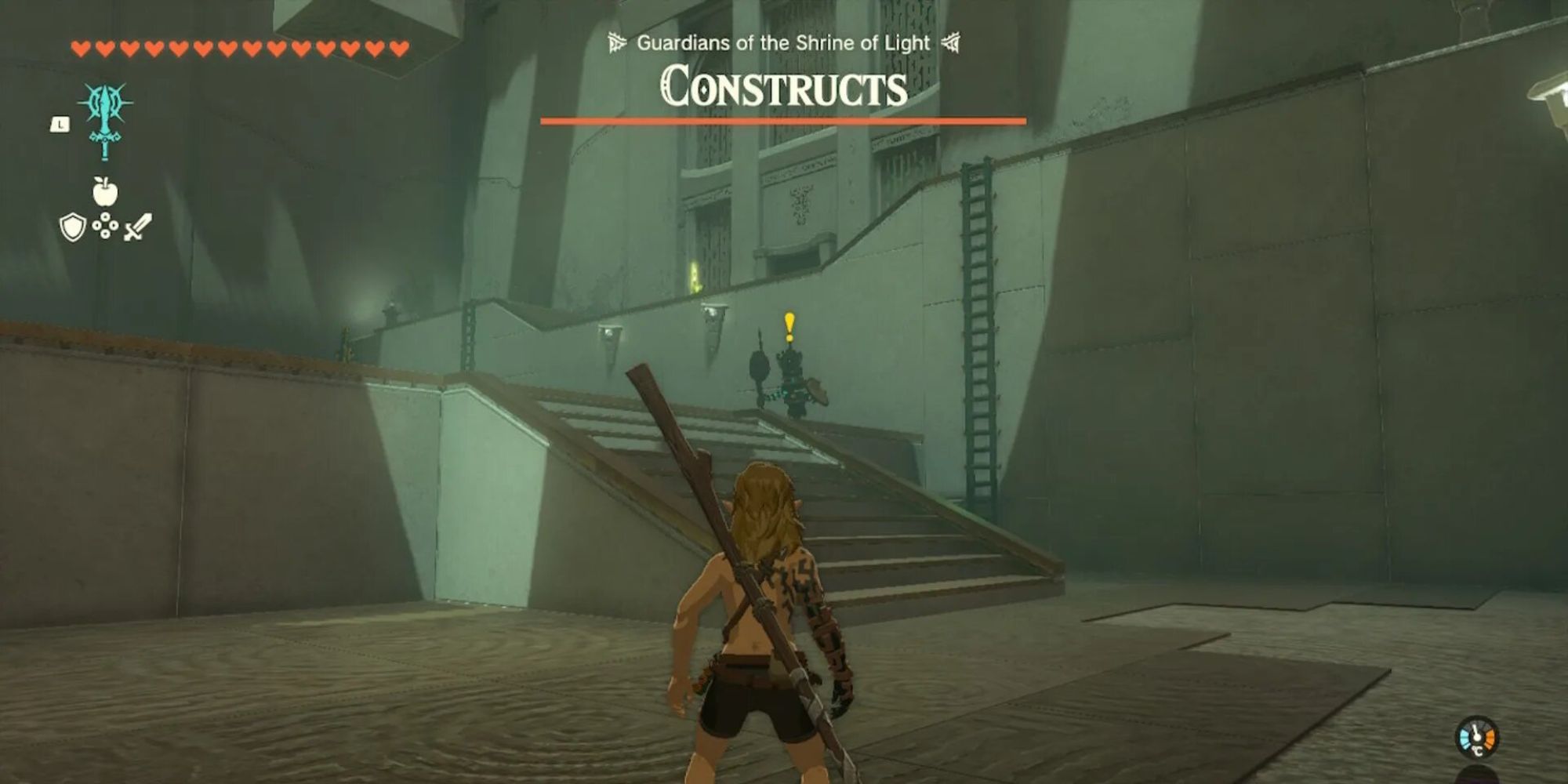Select the apple quick-item icon
Image resolution: width=1568 pixels, height=784 pixels.
pos(105,191)
